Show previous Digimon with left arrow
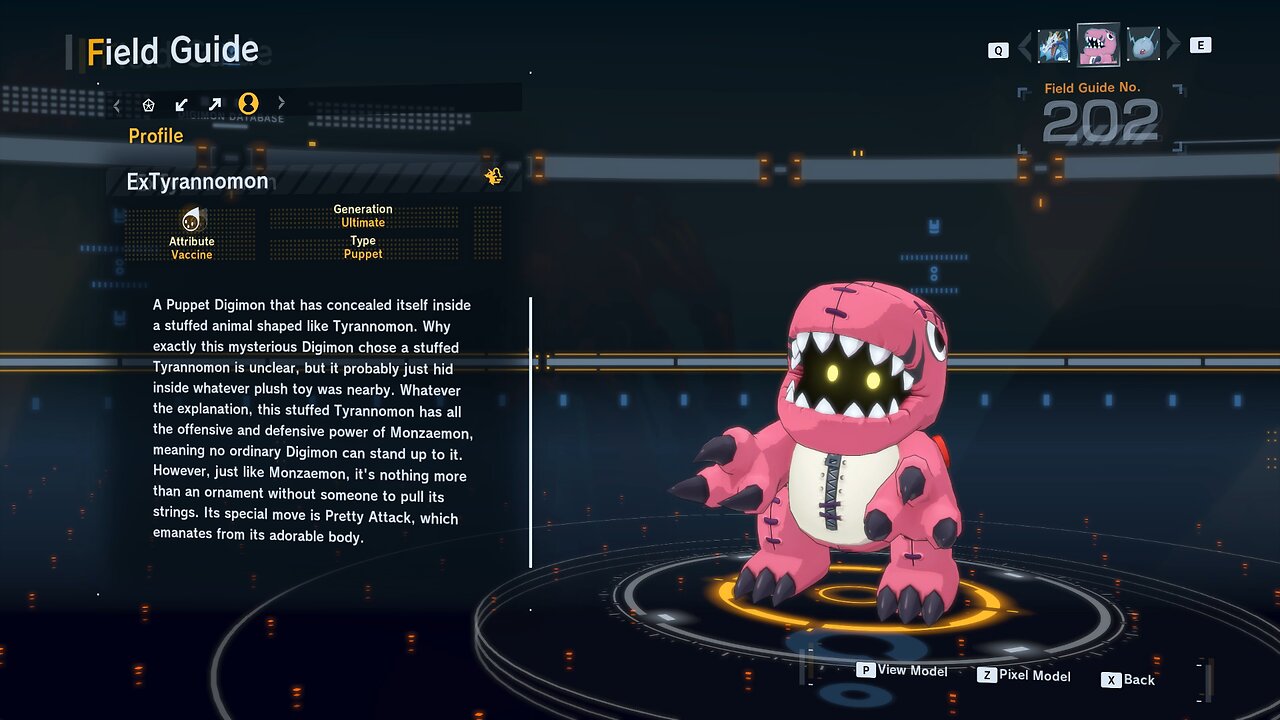1280x720 pixels. 1024,46
